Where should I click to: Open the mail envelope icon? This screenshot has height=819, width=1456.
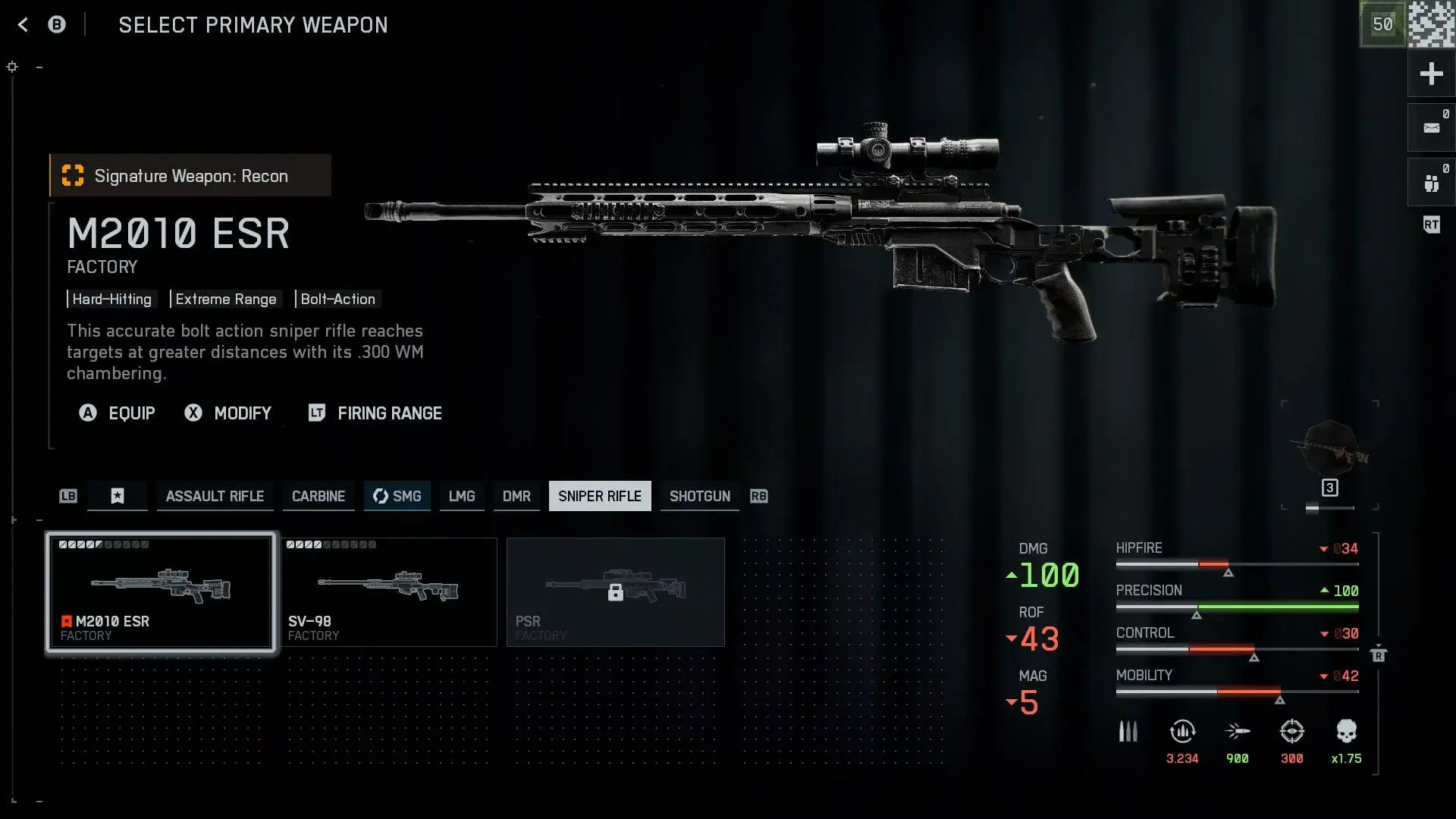click(1431, 127)
